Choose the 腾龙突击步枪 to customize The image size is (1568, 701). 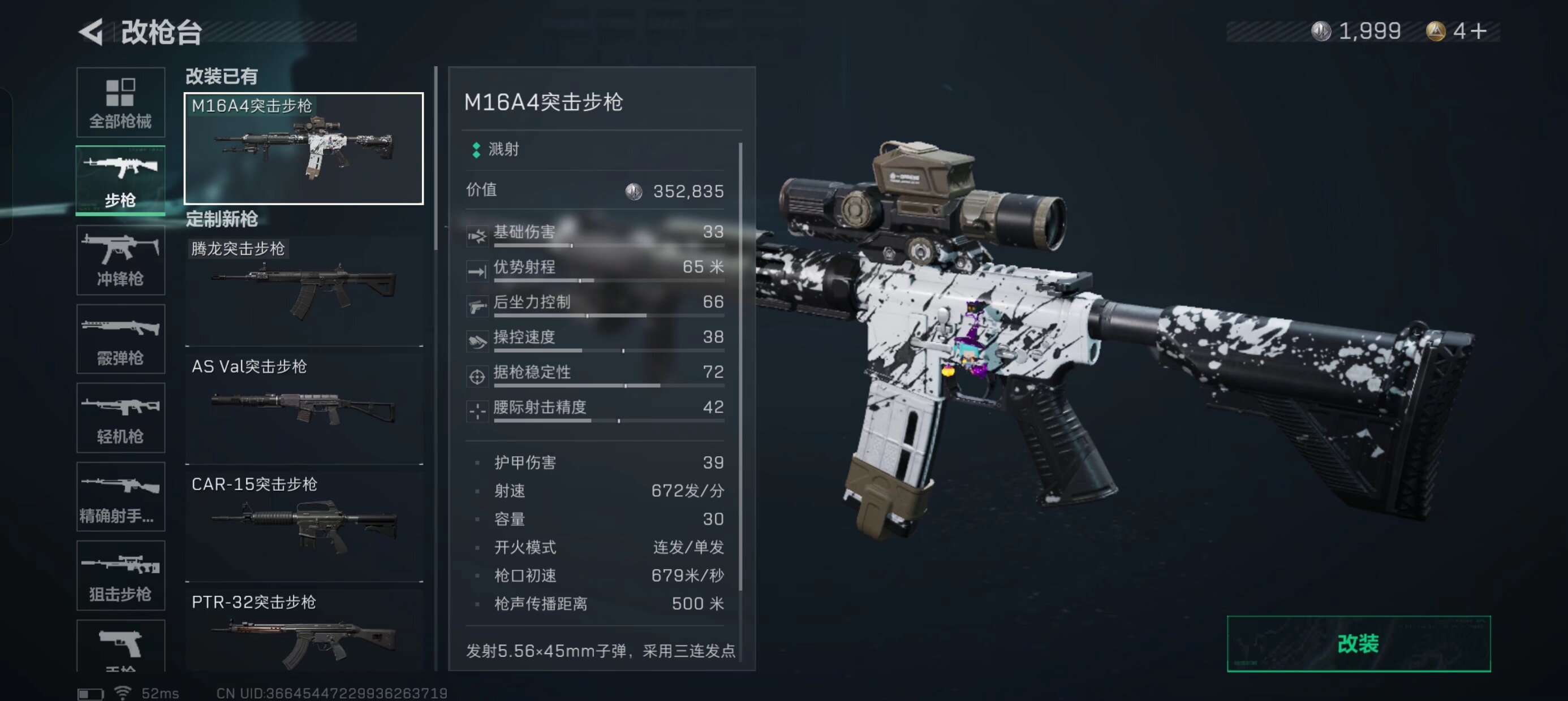tap(304, 291)
